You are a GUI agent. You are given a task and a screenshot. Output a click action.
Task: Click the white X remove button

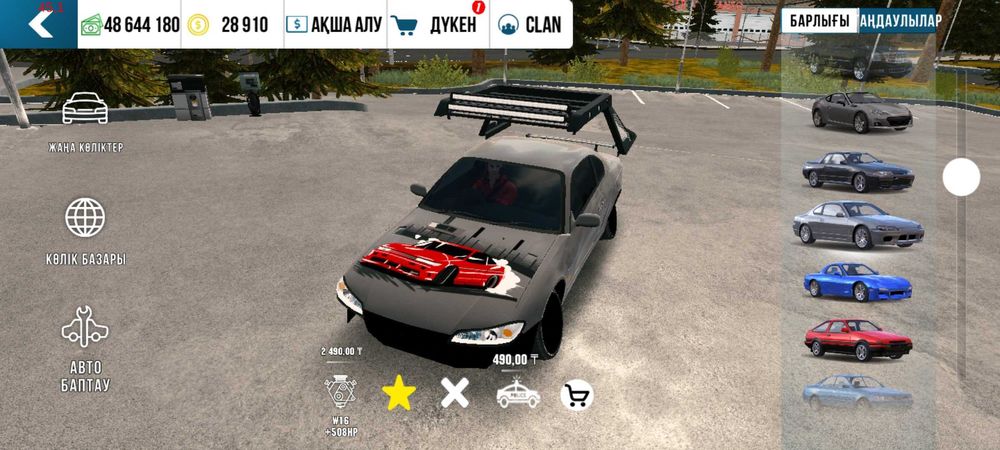[455, 393]
